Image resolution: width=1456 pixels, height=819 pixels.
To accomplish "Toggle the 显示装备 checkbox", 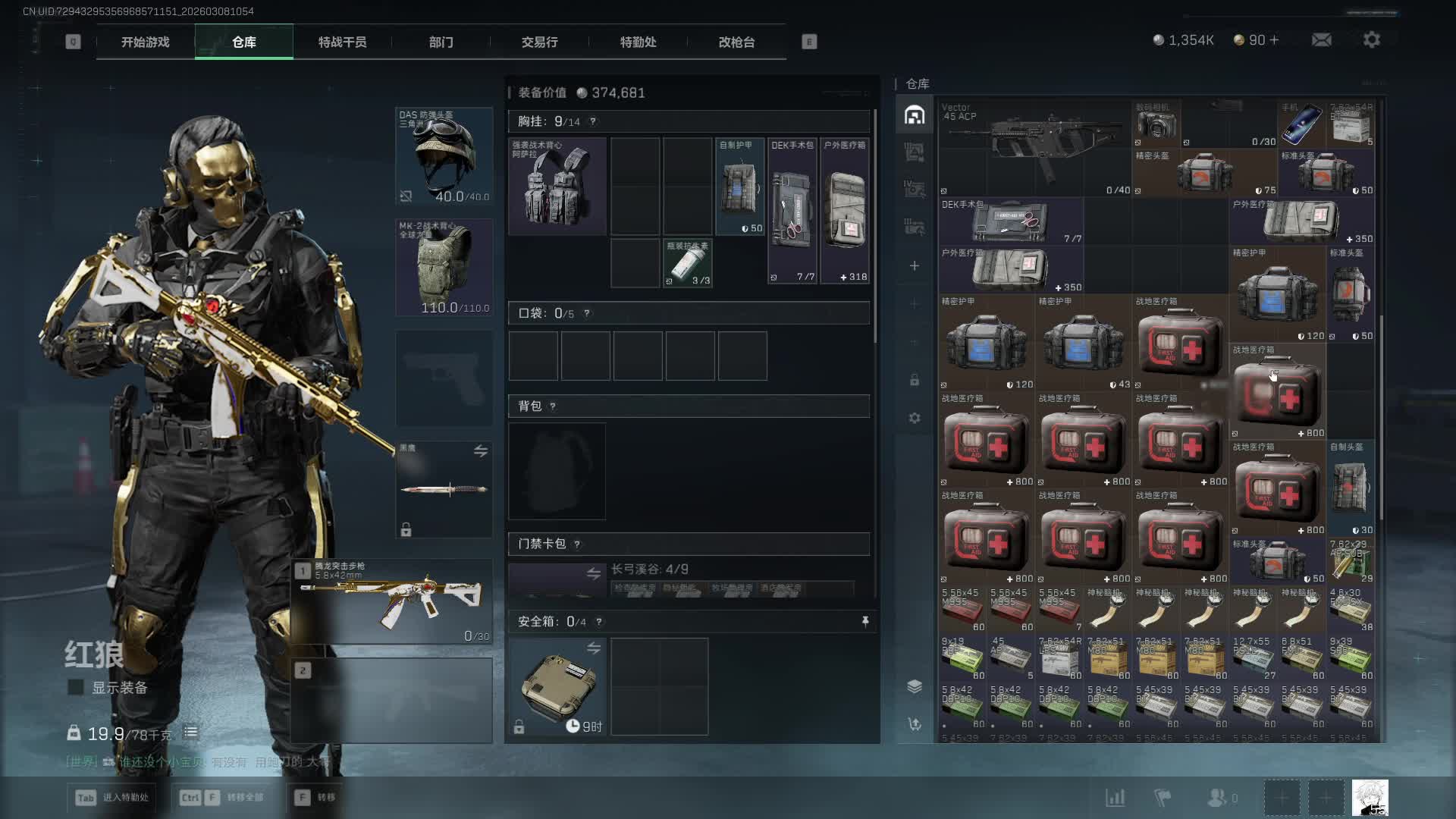I will (76, 688).
